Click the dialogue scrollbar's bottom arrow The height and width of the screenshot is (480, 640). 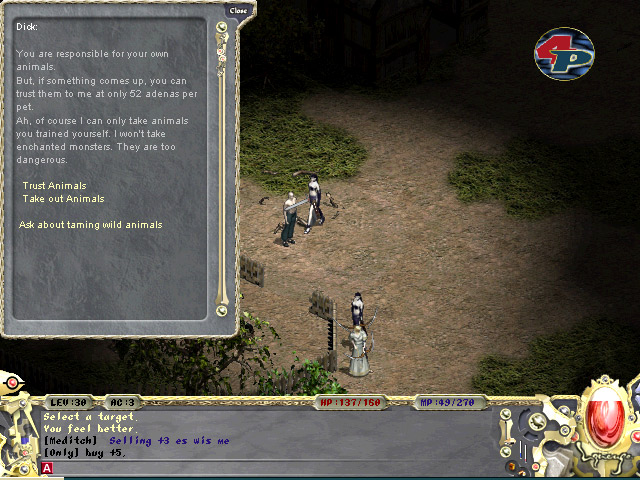tap(222, 311)
